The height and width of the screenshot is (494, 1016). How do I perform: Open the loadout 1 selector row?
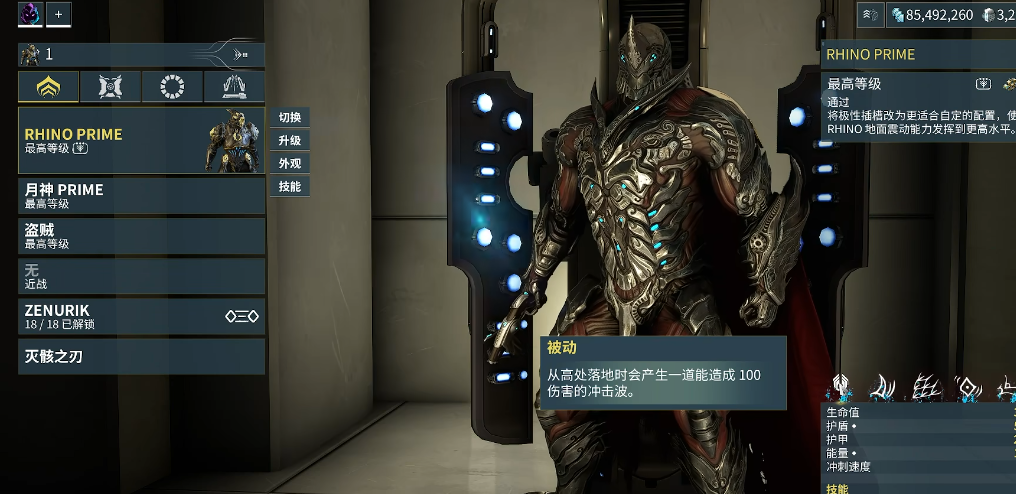point(141,54)
